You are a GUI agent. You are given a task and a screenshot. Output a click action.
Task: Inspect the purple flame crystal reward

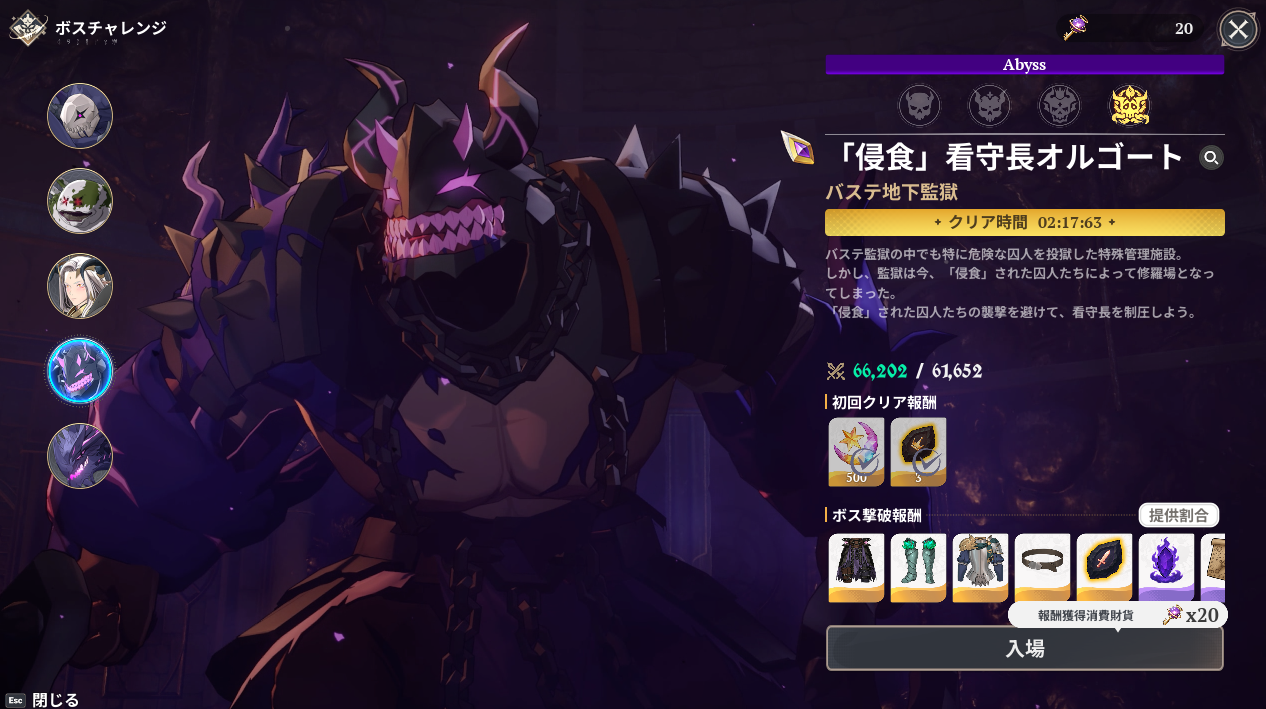pyautogui.click(x=1166, y=567)
